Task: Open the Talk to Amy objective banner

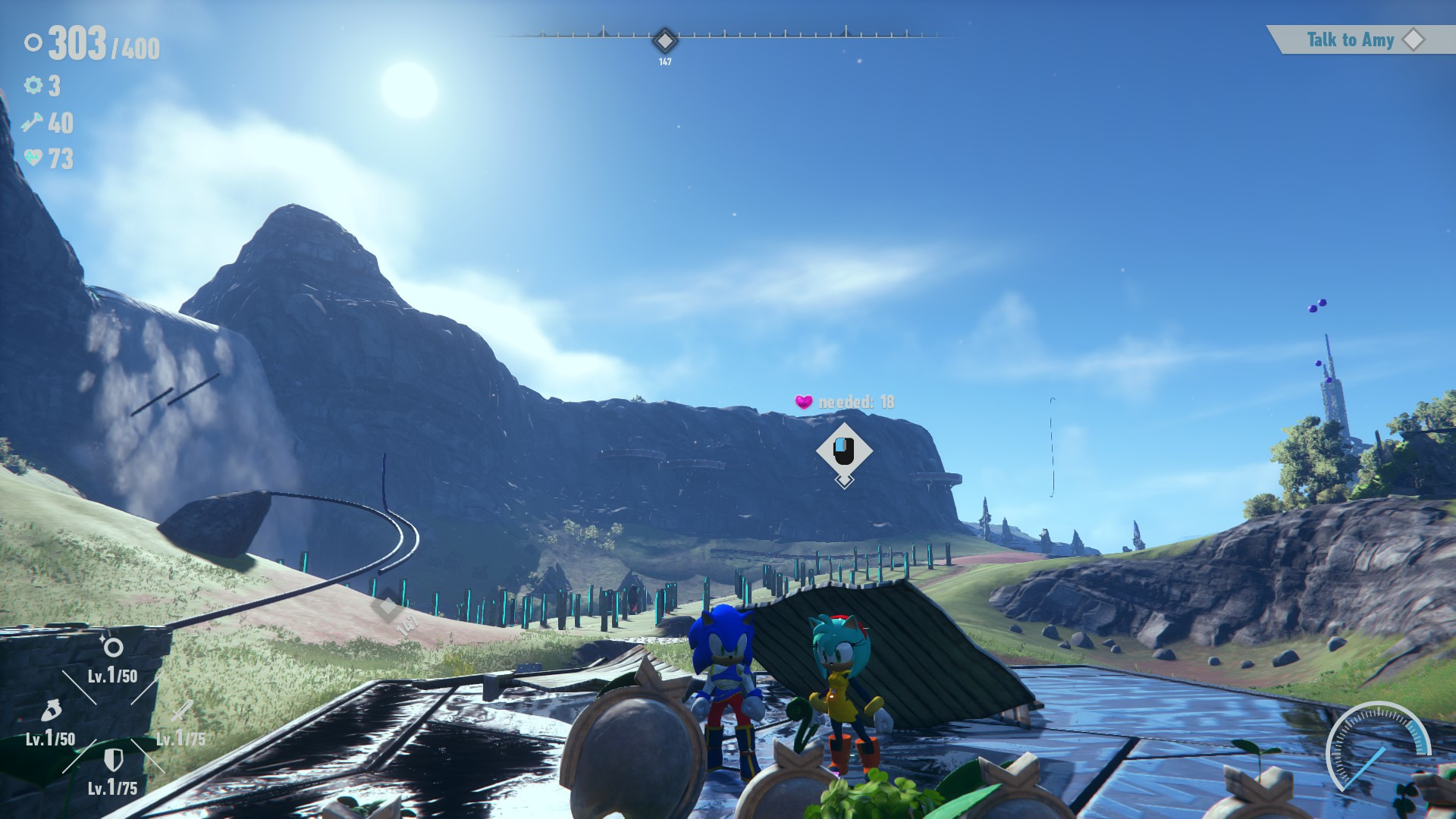Action: (x=1349, y=40)
